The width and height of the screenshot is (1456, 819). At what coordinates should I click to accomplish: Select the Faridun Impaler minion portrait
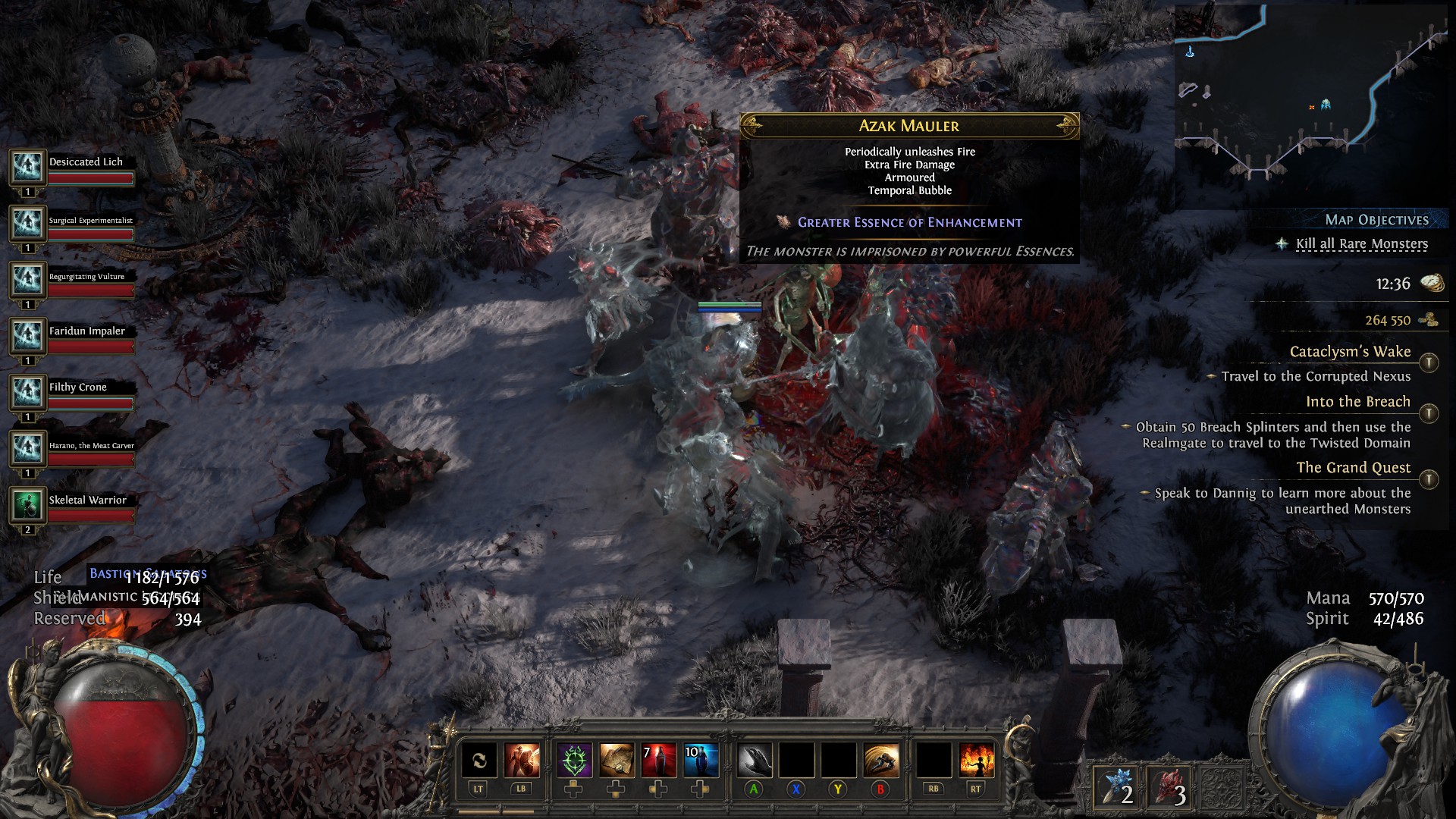tap(28, 336)
